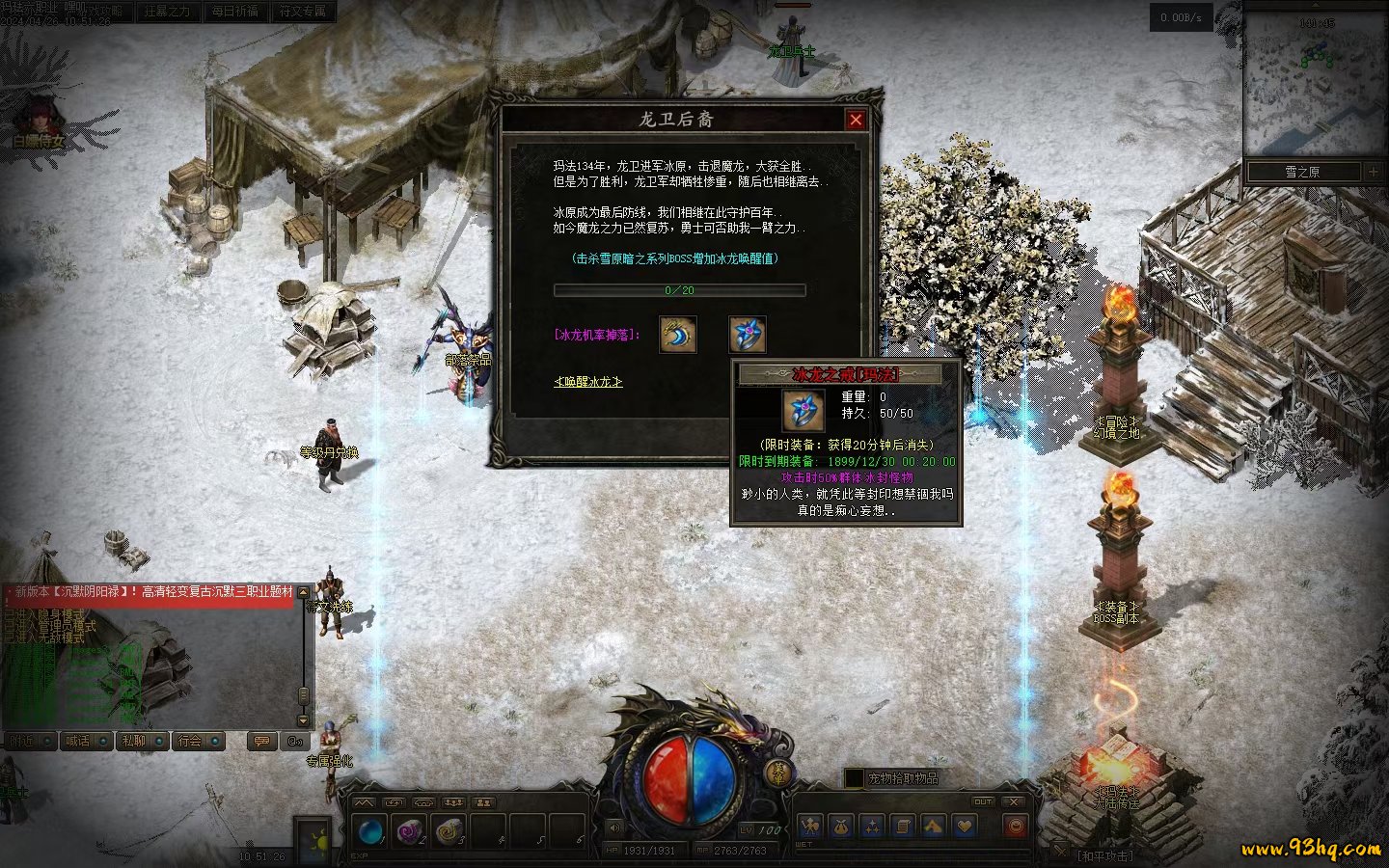Use the blue orb in hotbar slot 1
This screenshot has height=868, width=1389.
369,830
